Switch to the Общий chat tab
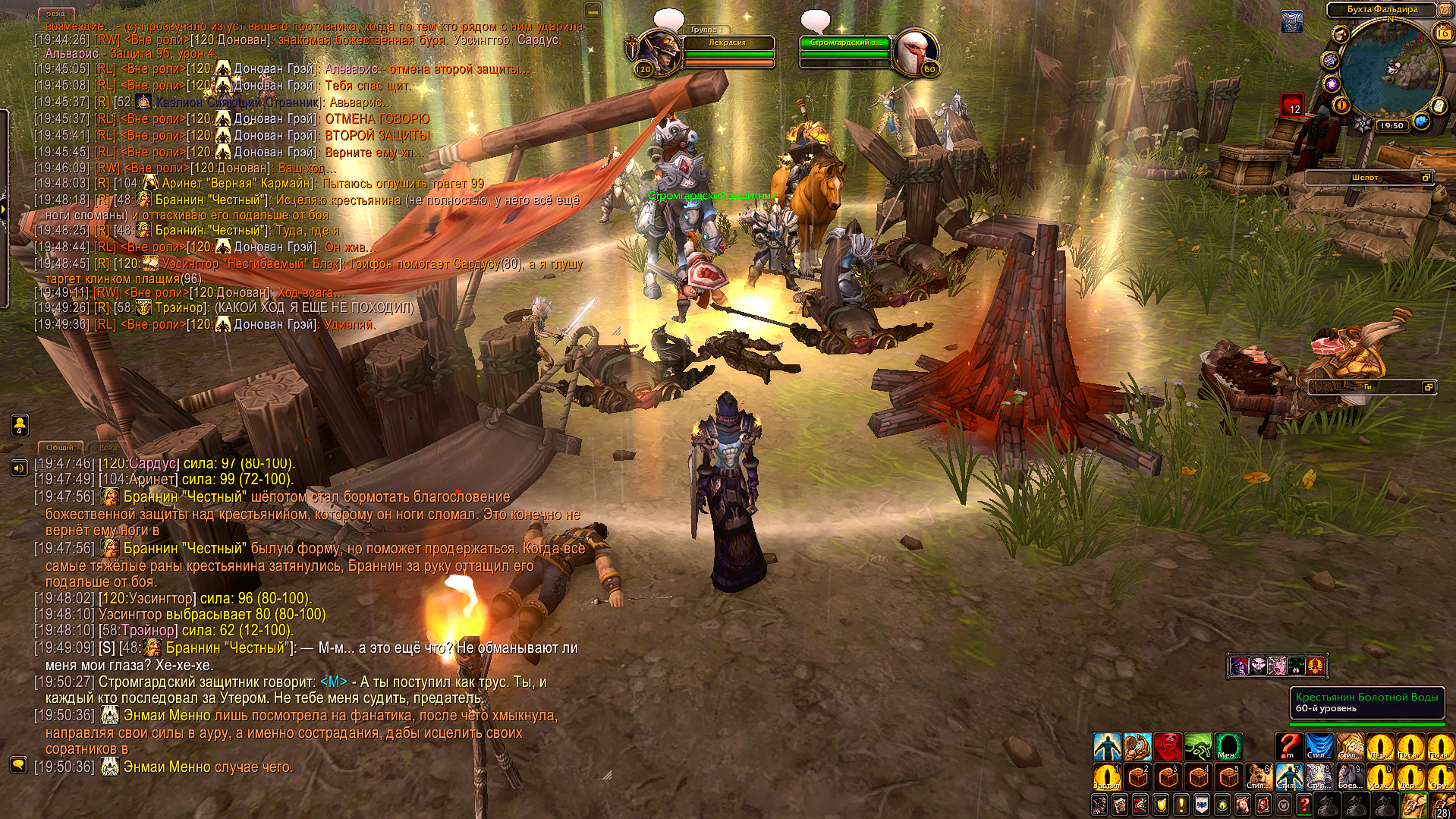The image size is (1456, 819). (60, 448)
